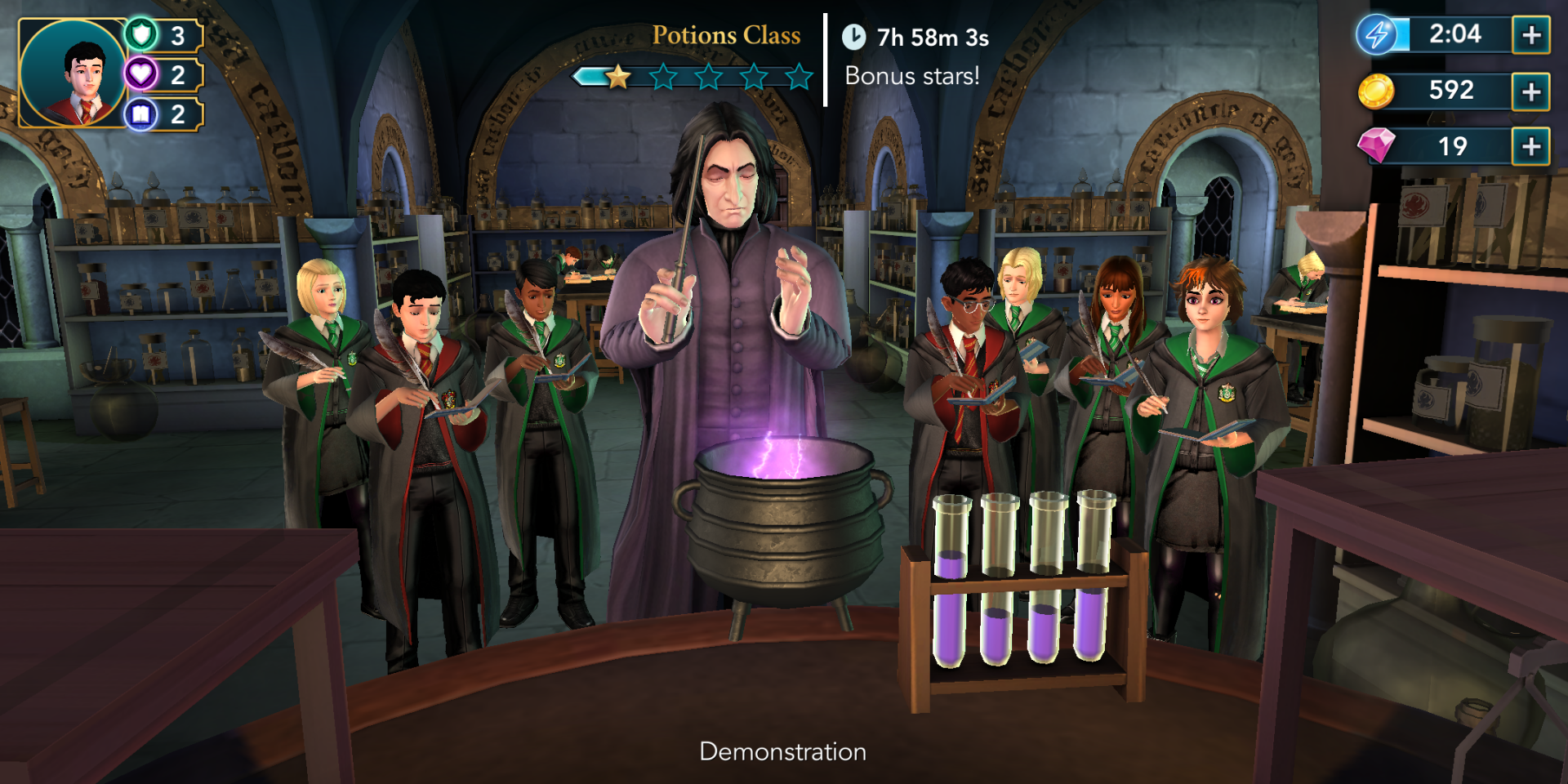Open the player character portrait

pyautogui.click(x=73, y=73)
